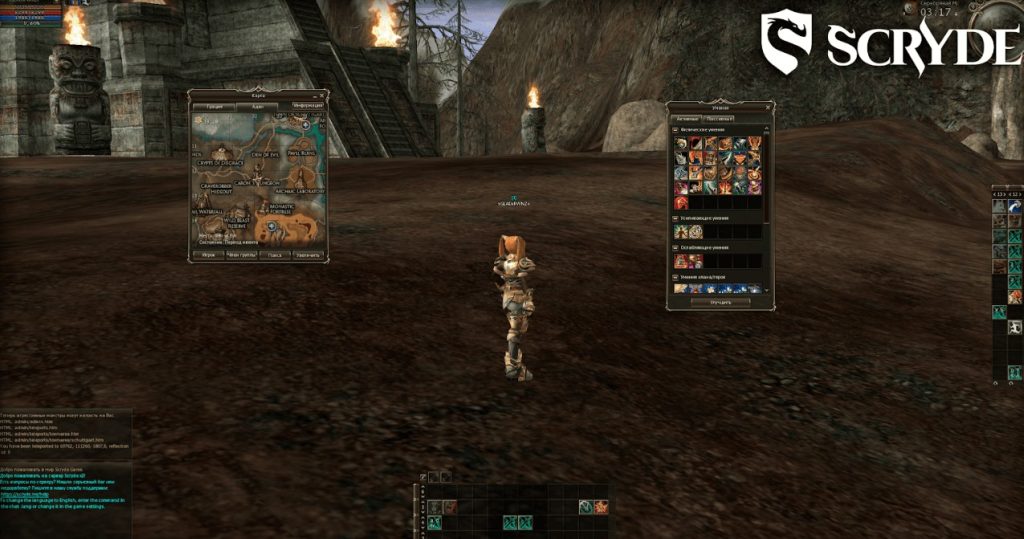Open the Информация tab on the map

309,105
